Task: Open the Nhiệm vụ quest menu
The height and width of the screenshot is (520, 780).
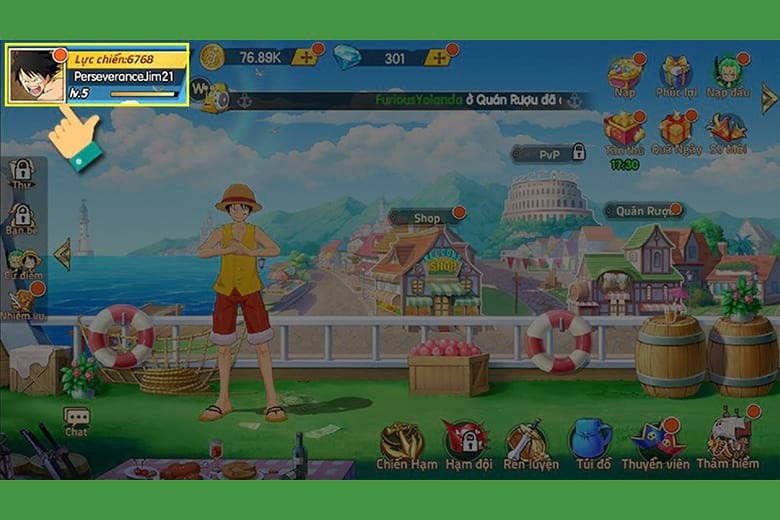Action: point(24,303)
